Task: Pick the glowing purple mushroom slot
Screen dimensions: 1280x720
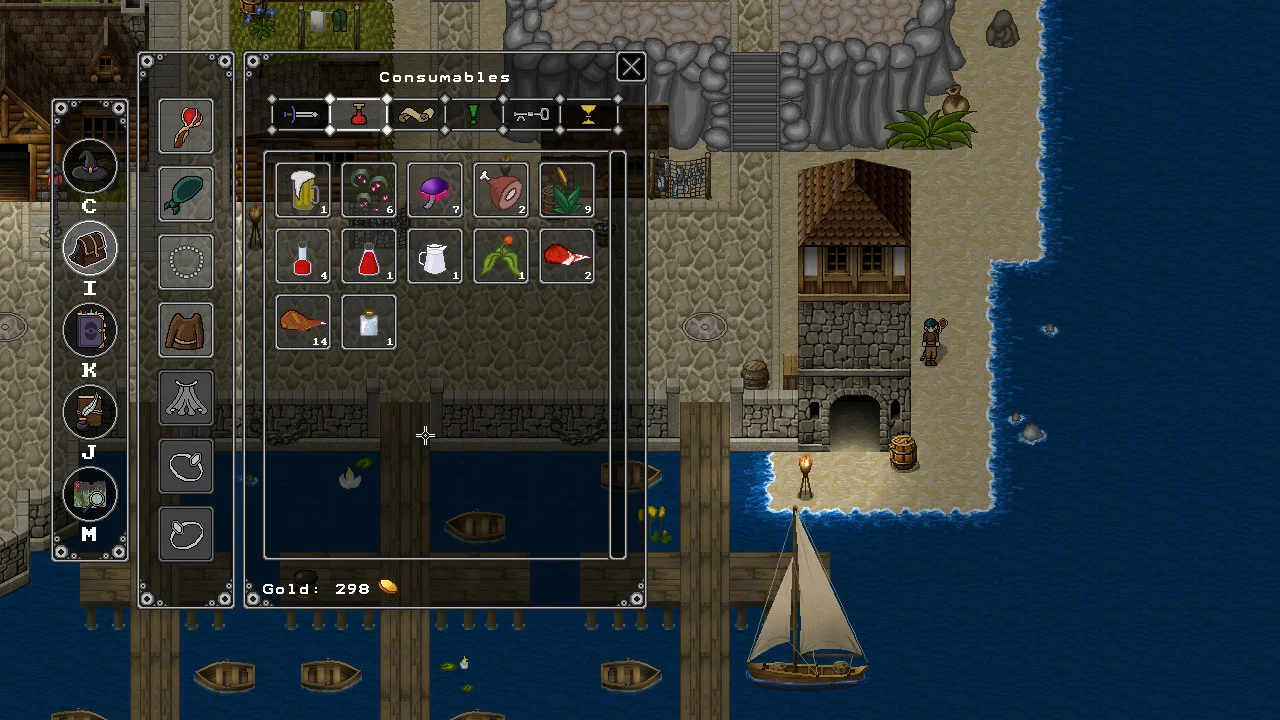Action: coord(435,190)
